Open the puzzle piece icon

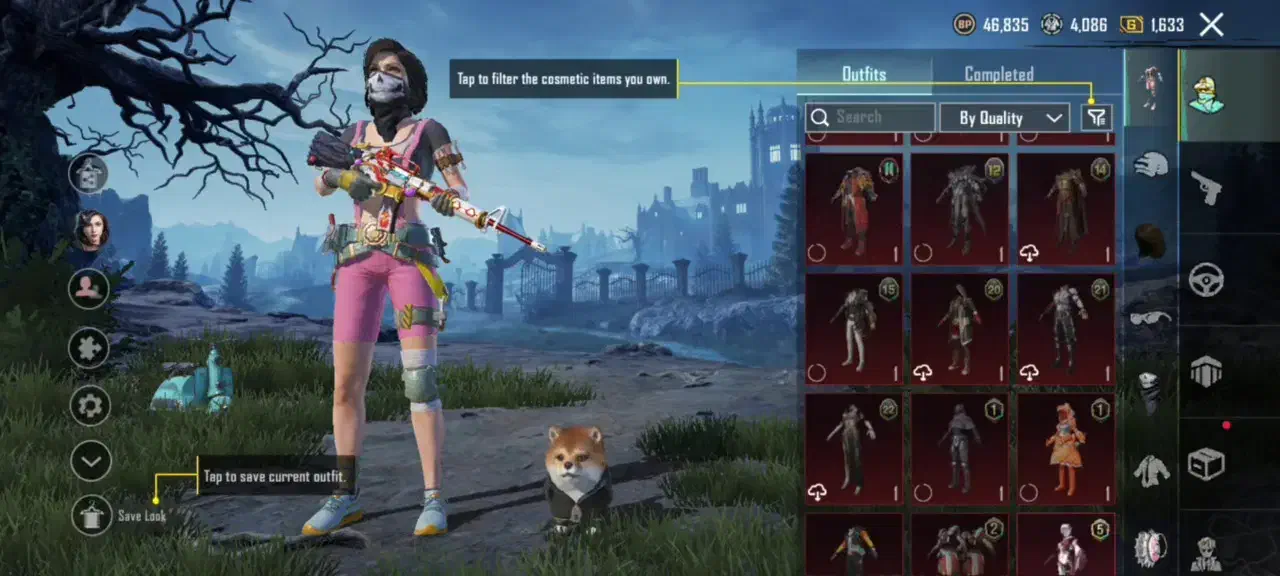(89, 348)
